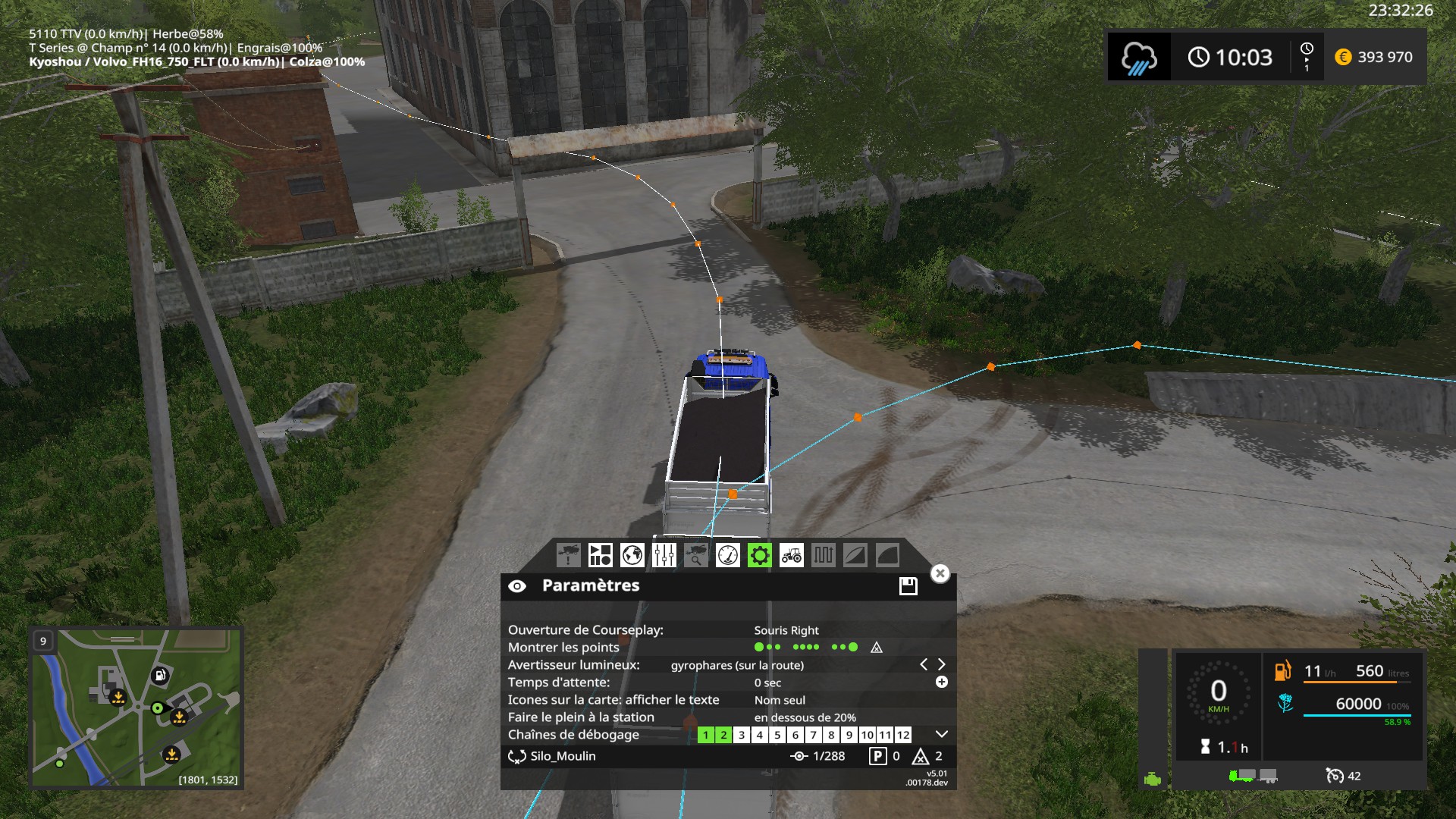Change Ouverture de Courseplay from Souris Right

[785, 629]
